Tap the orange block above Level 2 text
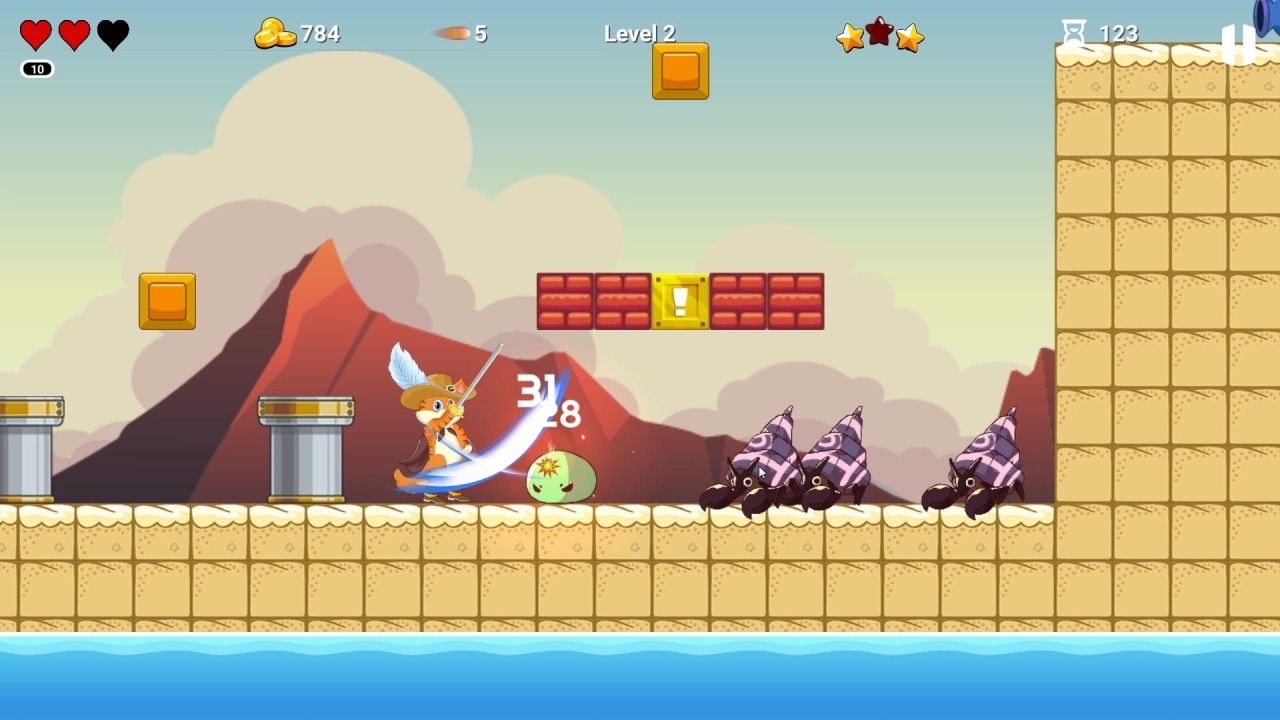 tap(680, 72)
